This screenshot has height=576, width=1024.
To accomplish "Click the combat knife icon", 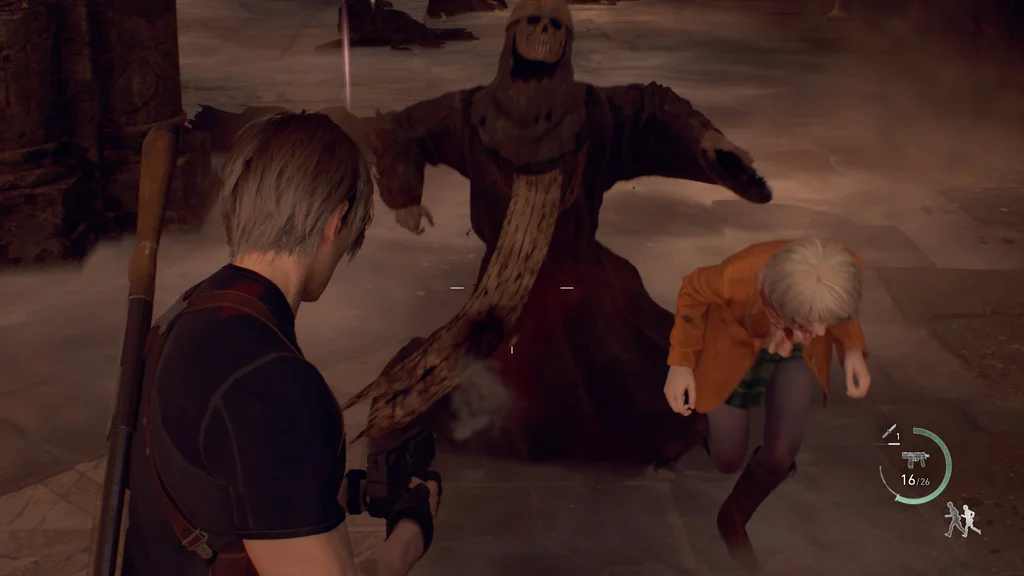I will [889, 432].
